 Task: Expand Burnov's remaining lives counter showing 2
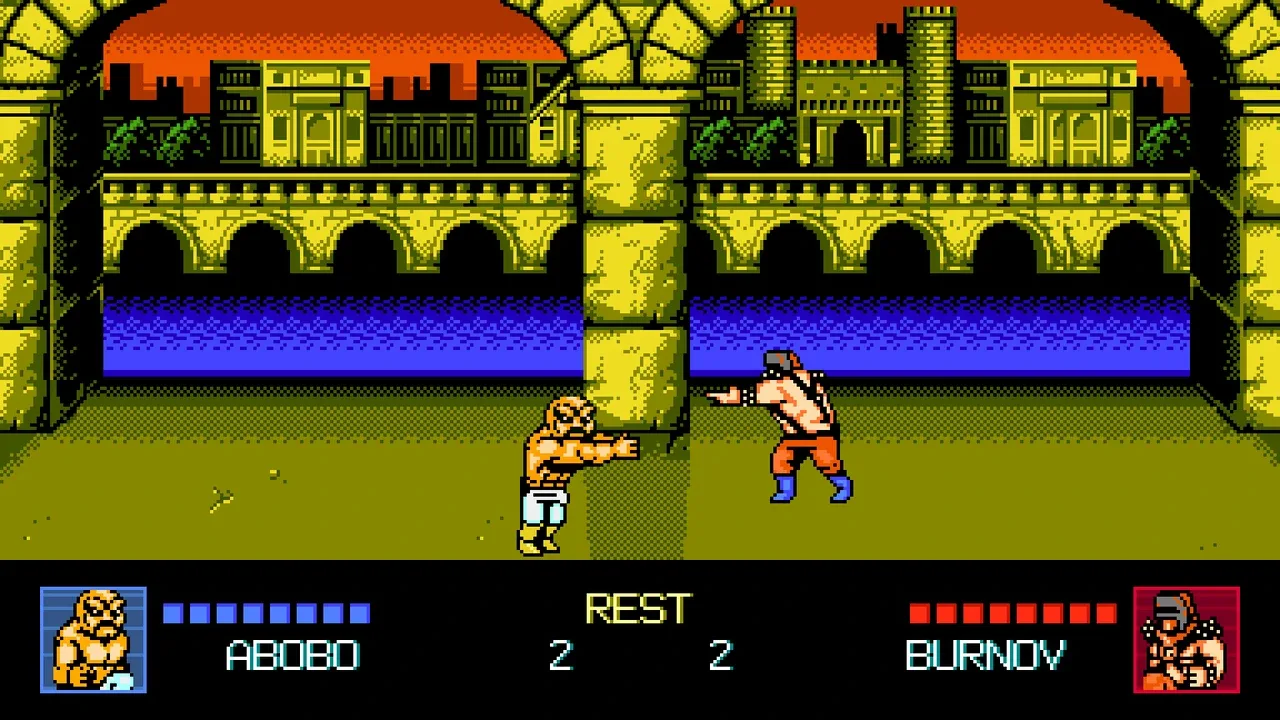click(722, 656)
